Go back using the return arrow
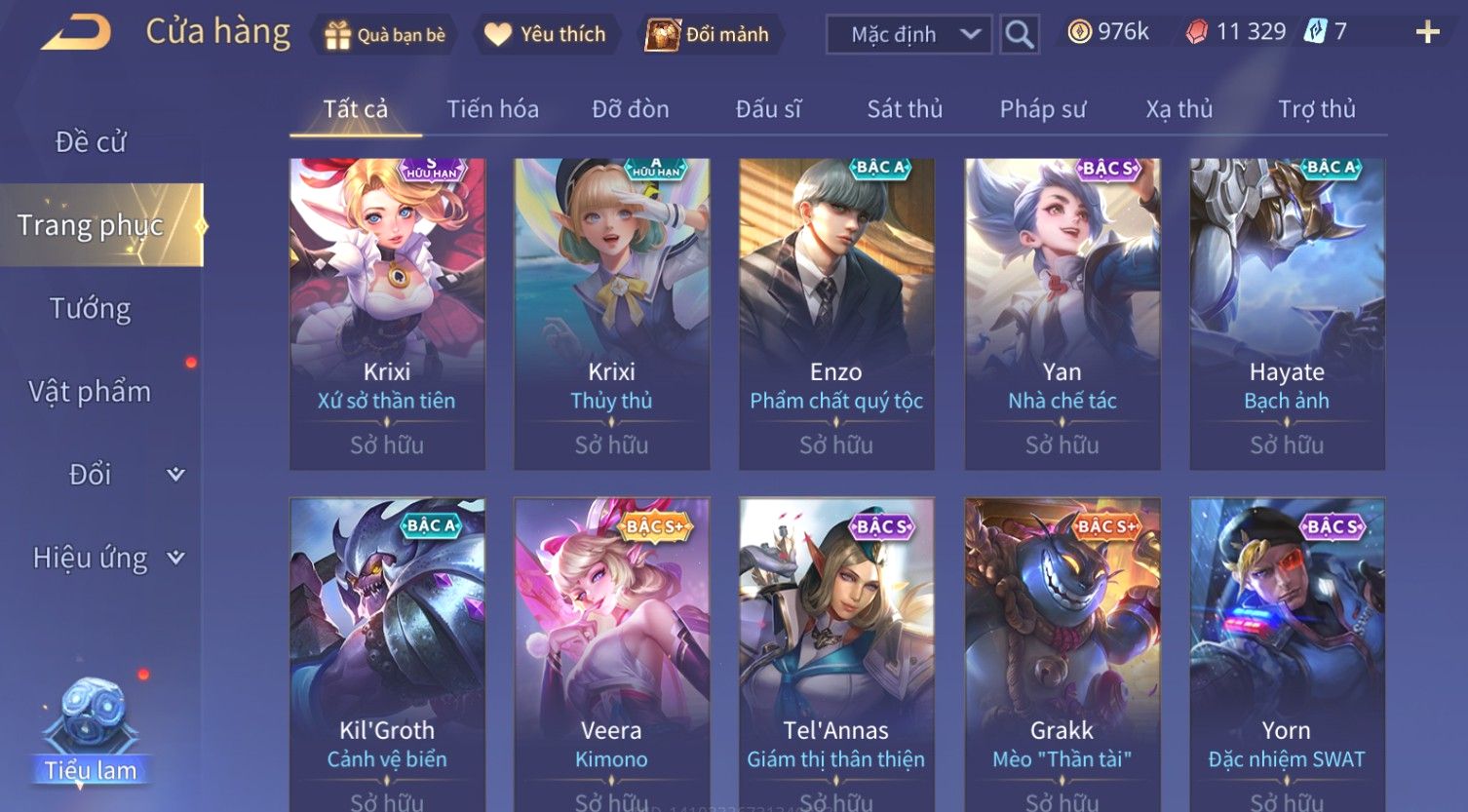The width and height of the screenshot is (1468, 812). click(76, 32)
